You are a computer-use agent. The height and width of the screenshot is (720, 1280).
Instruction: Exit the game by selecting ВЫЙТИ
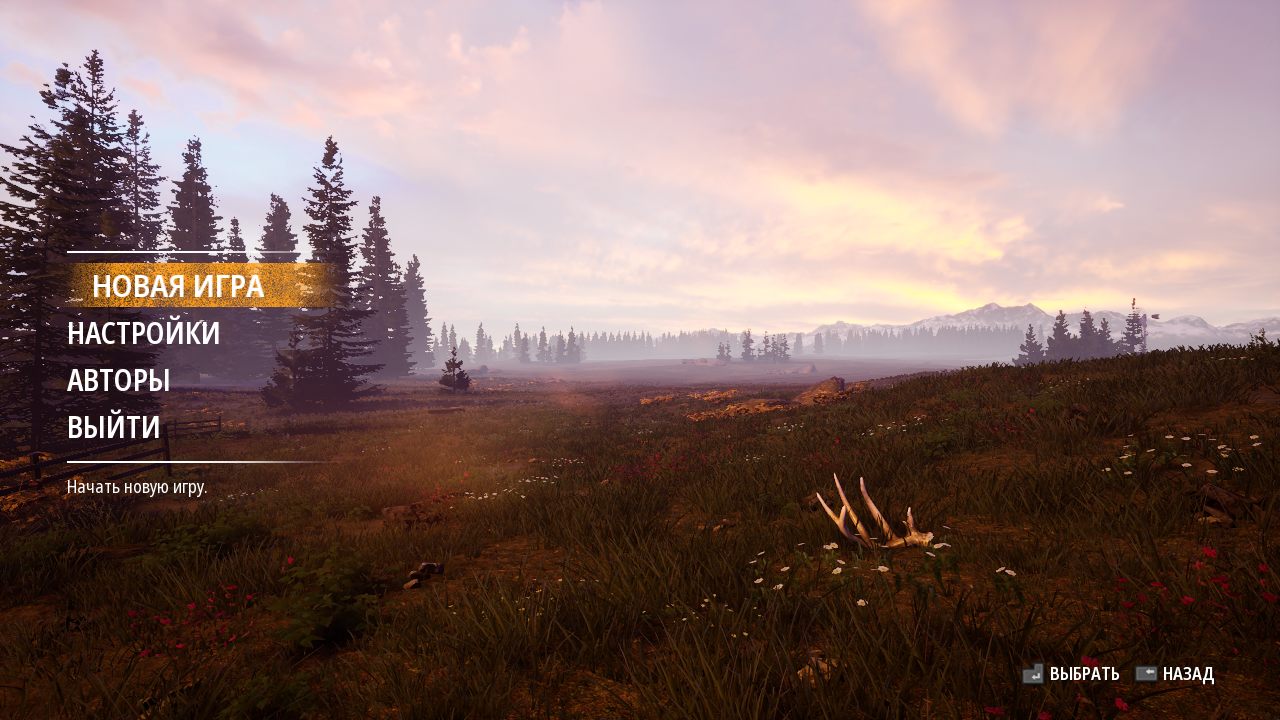point(112,427)
